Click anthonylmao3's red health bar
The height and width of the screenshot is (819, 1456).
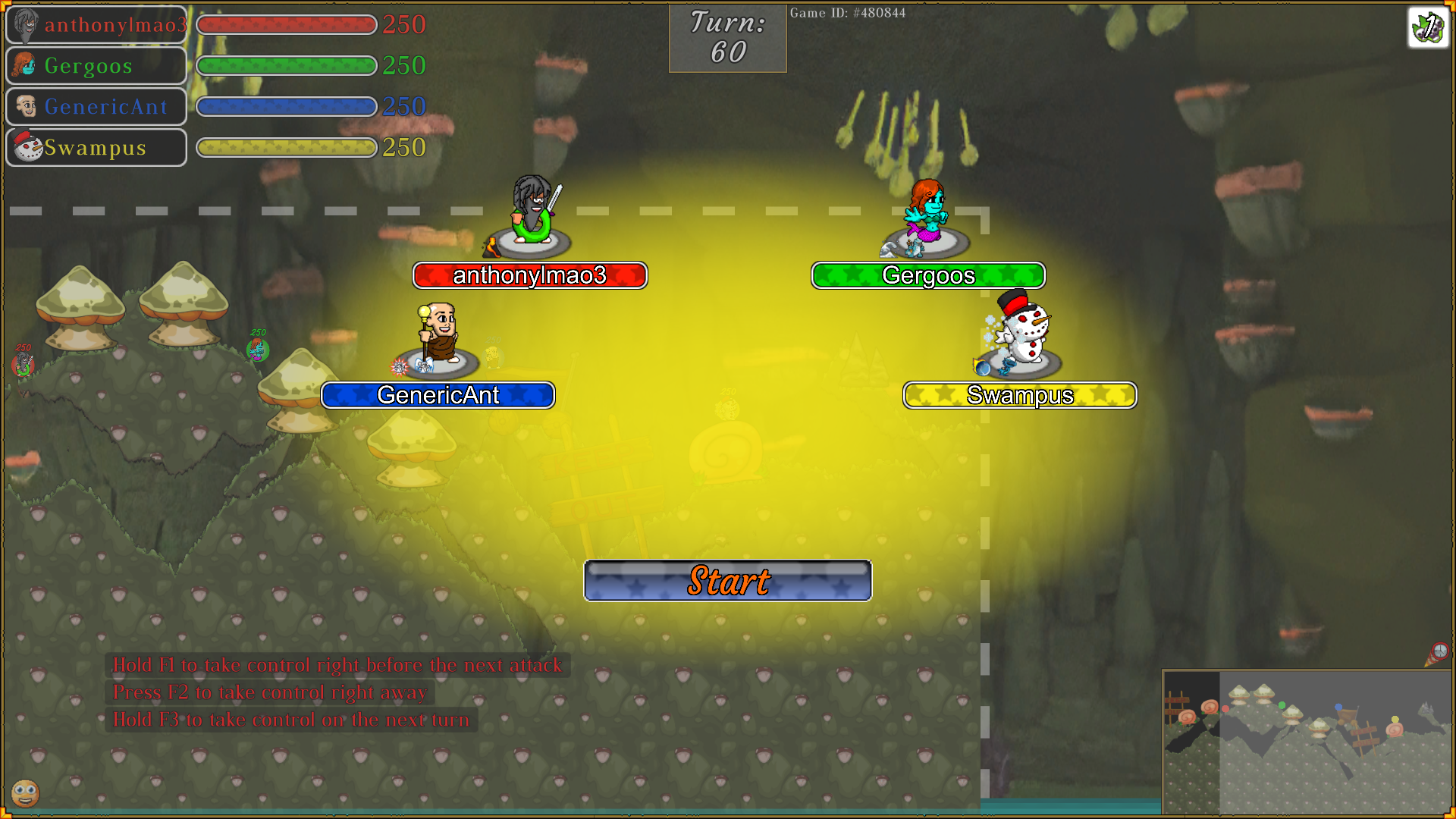pos(286,24)
